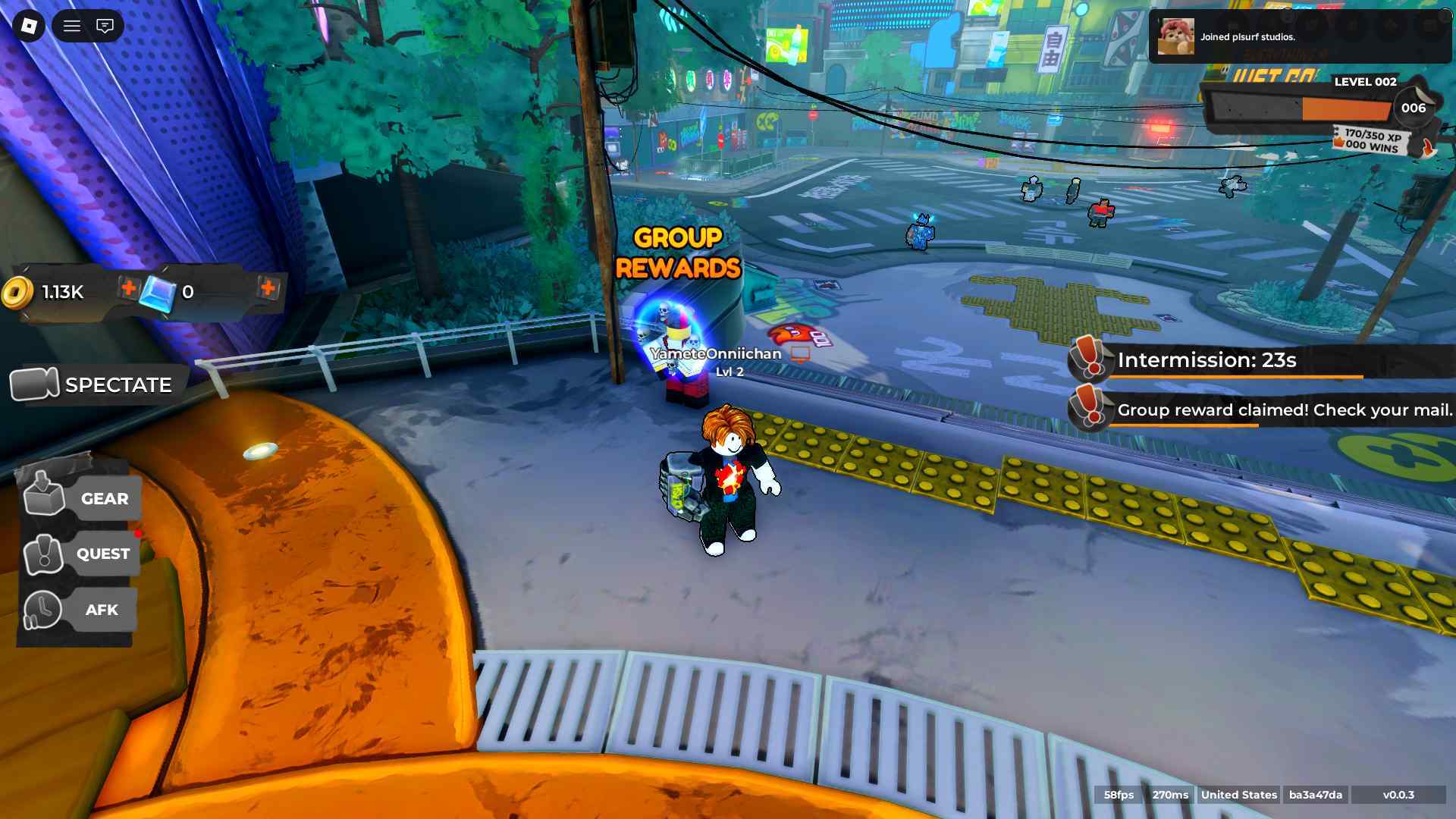The width and height of the screenshot is (1456, 819).
Task: Open the Roblox chat bubble icon
Action: [105, 26]
